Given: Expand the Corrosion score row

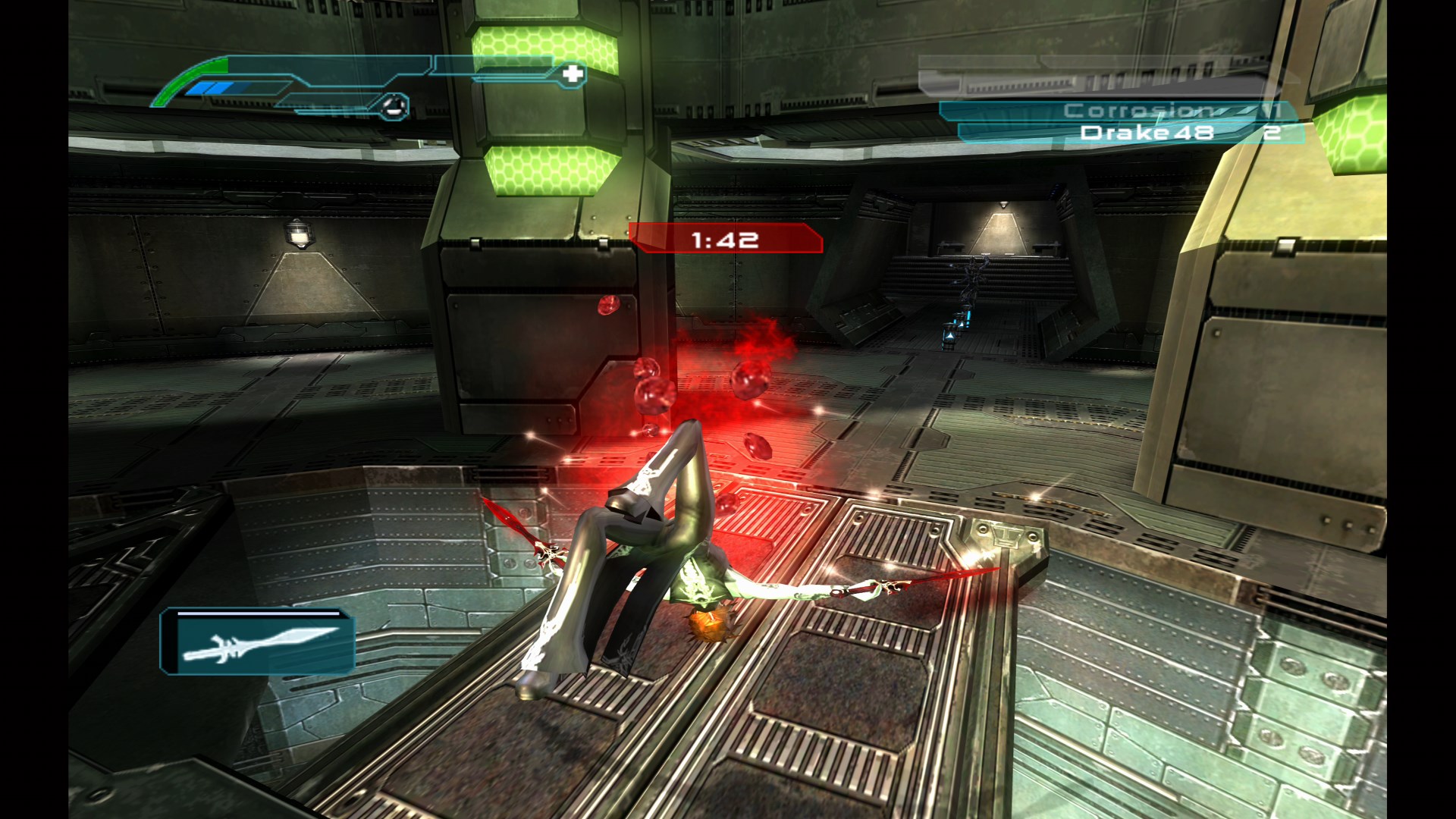Looking at the screenshot, I should pos(1115,110).
